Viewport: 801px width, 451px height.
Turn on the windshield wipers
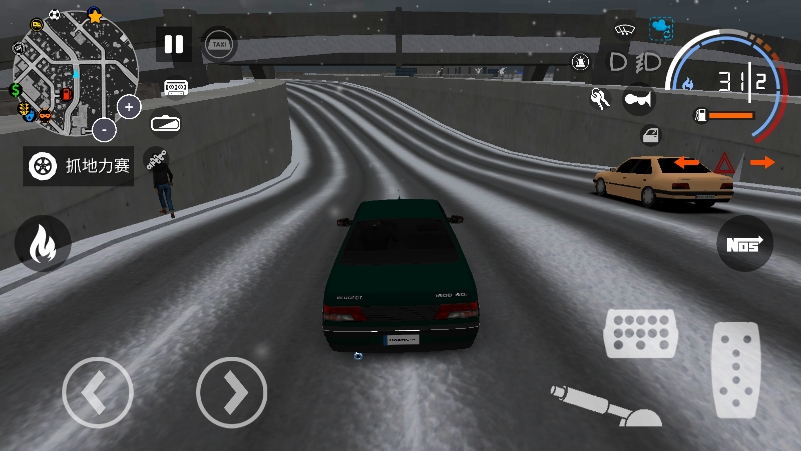click(x=626, y=29)
